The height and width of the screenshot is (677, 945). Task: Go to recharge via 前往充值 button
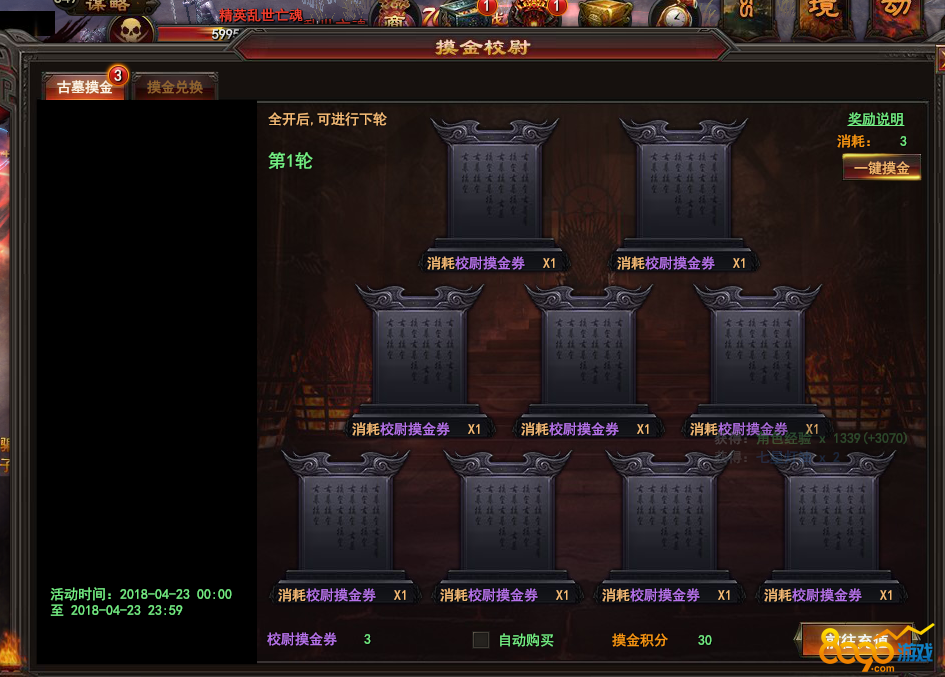(x=855, y=640)
